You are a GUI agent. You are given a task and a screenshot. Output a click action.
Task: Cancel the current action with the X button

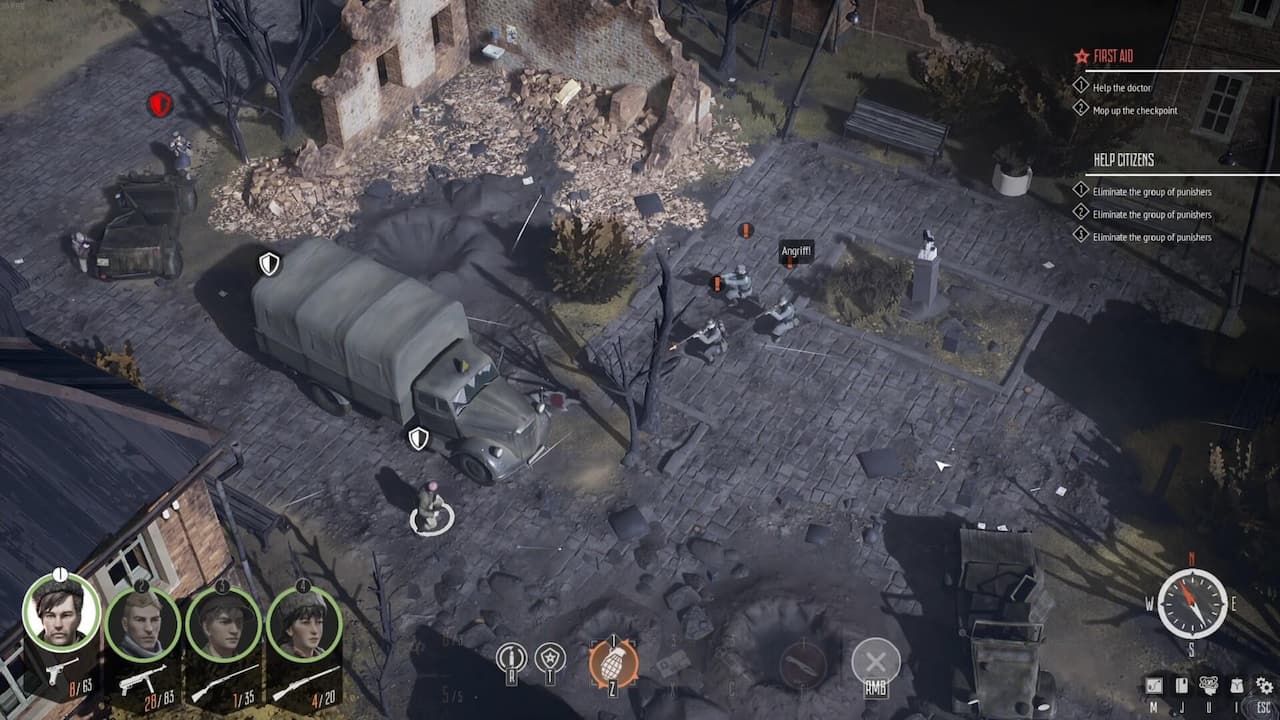point(878,660)
